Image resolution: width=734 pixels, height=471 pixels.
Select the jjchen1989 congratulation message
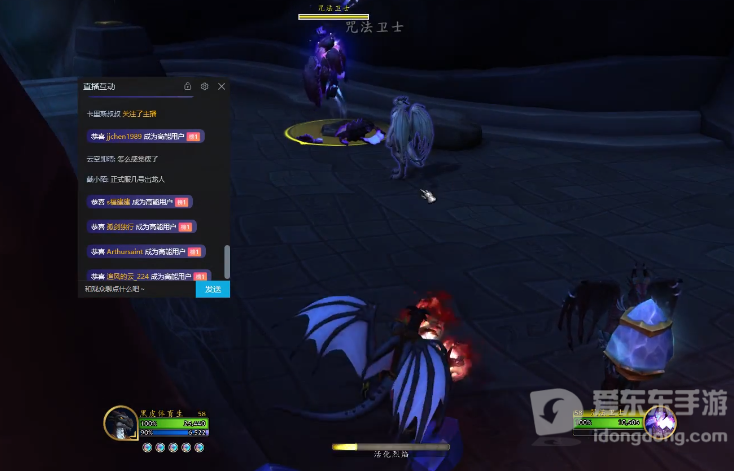(145, 136)
